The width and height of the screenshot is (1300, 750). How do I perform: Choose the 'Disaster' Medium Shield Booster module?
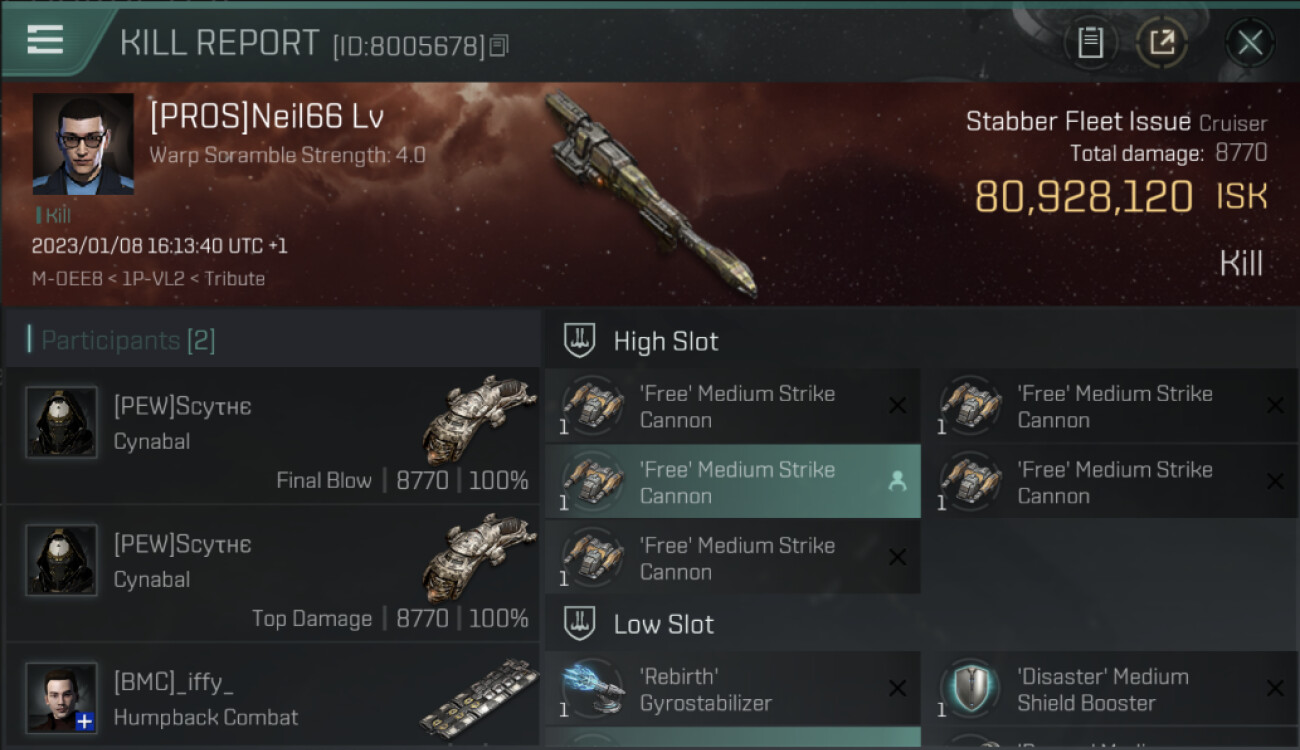pos(1110,690)
